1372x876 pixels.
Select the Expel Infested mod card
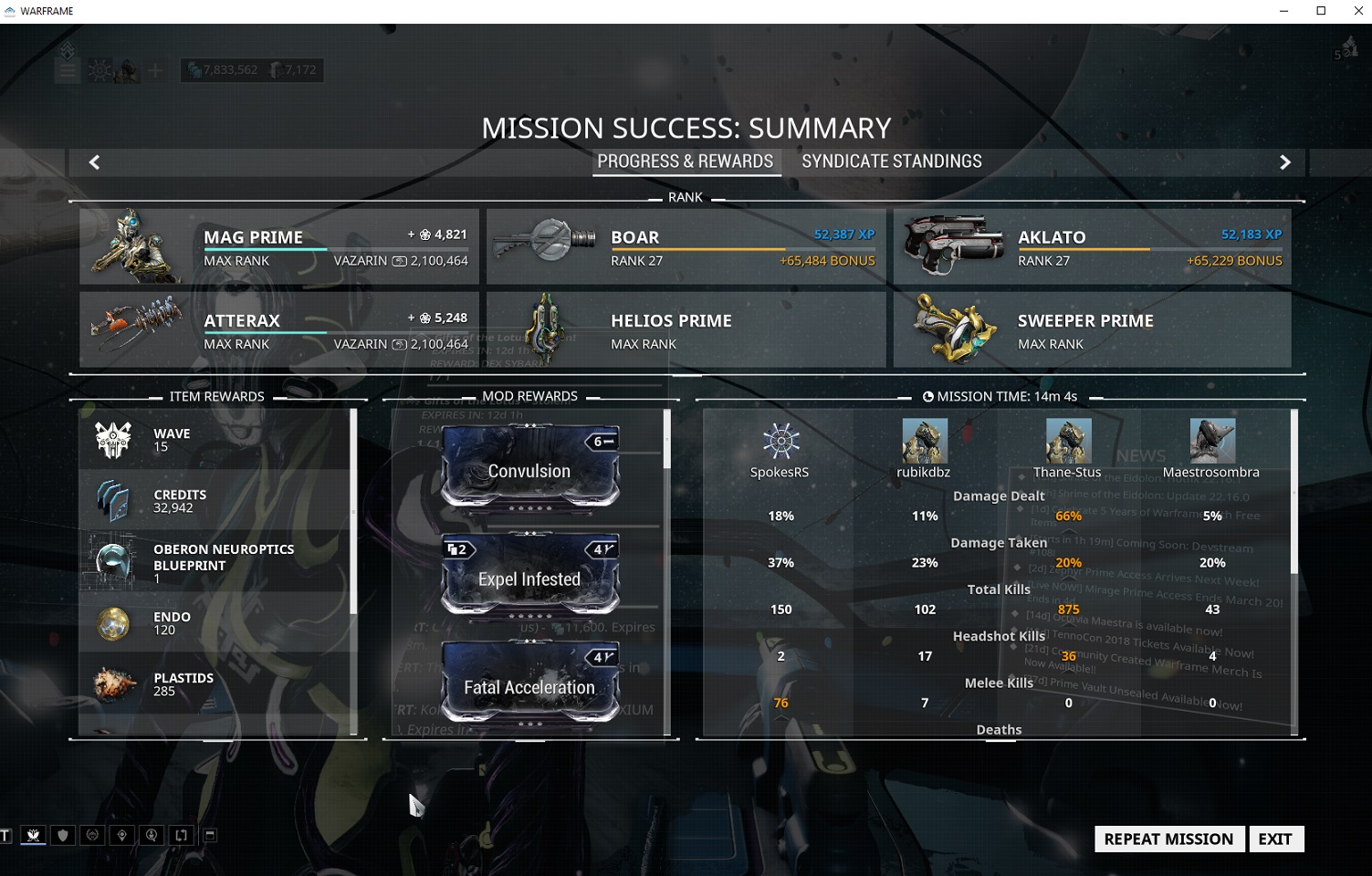(x=529, y=576)
